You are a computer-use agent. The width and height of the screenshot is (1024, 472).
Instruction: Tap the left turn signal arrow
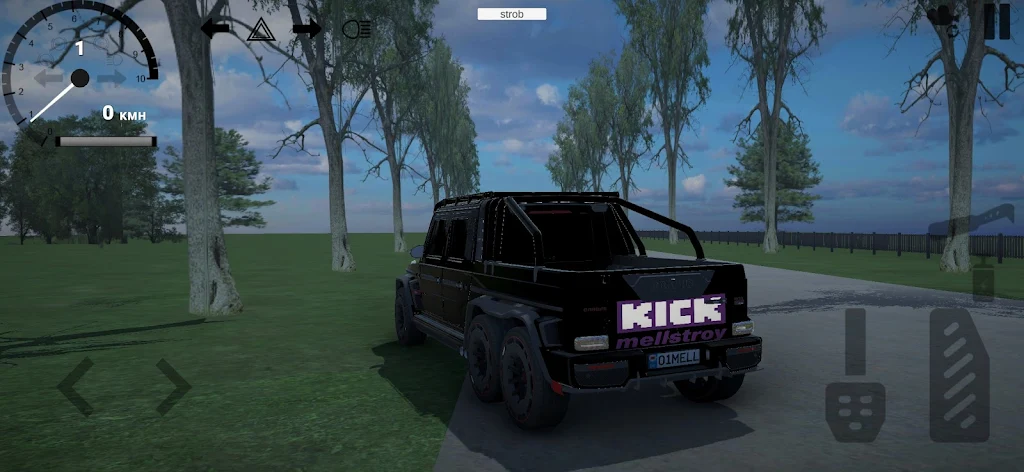215,28
